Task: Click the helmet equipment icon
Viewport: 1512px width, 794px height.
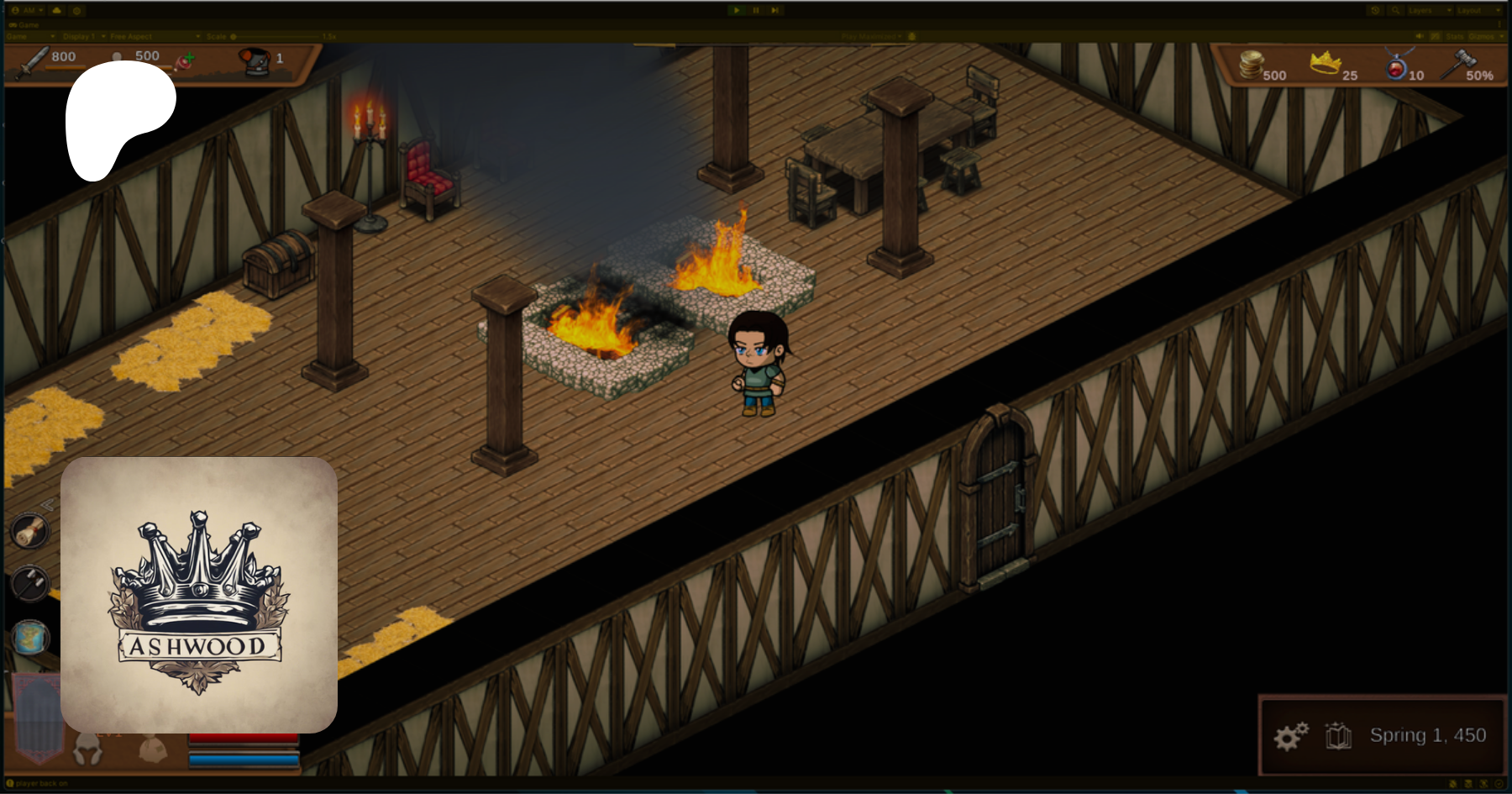Action: (x=87, y=749)
